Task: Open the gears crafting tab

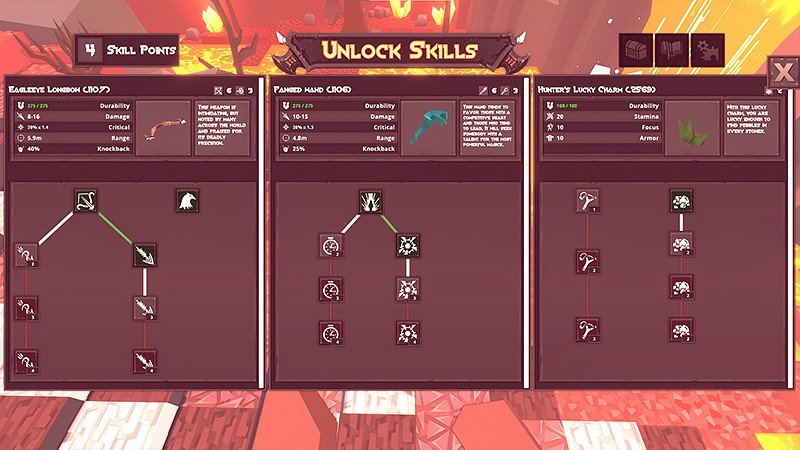Action: pyautogui.click(x=709, y=49)
